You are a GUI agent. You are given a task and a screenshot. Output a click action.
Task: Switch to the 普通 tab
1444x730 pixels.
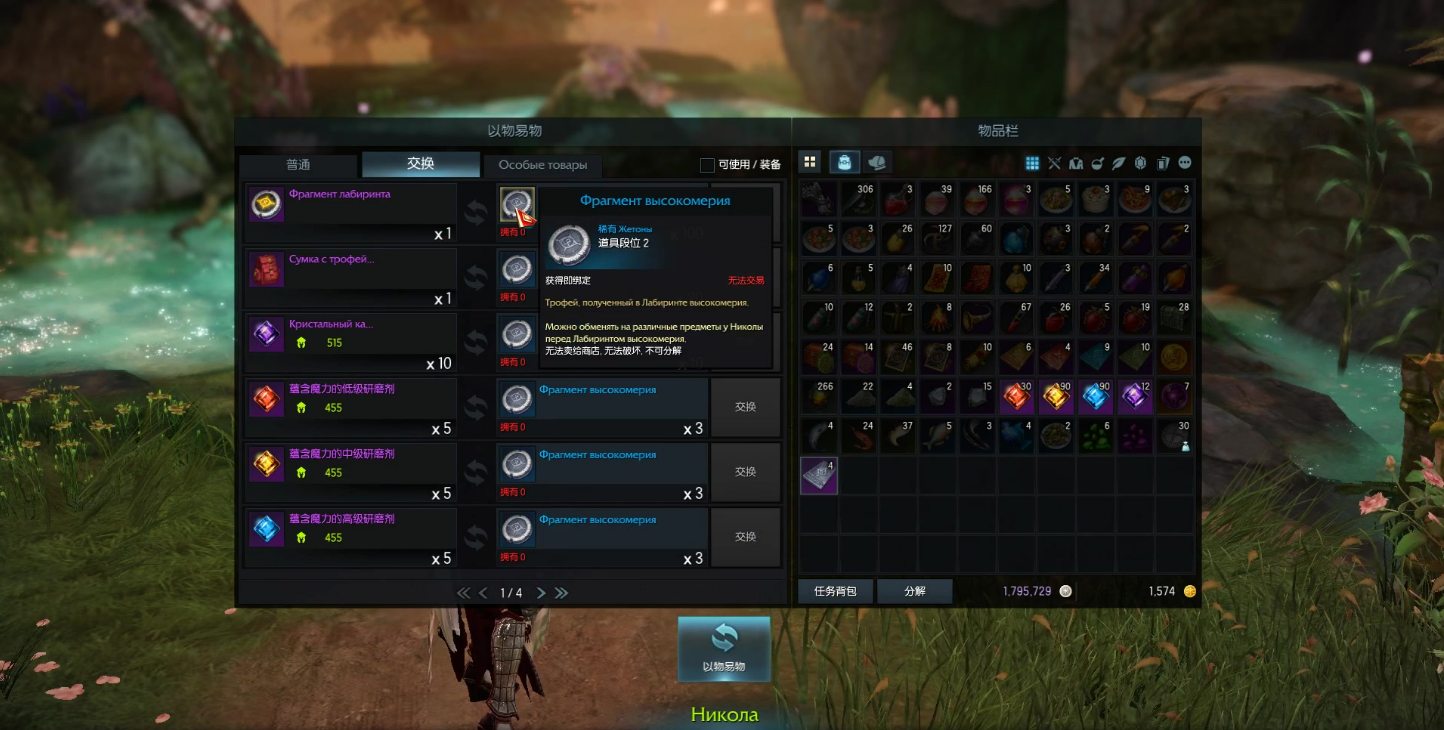[x=298, y=165]
